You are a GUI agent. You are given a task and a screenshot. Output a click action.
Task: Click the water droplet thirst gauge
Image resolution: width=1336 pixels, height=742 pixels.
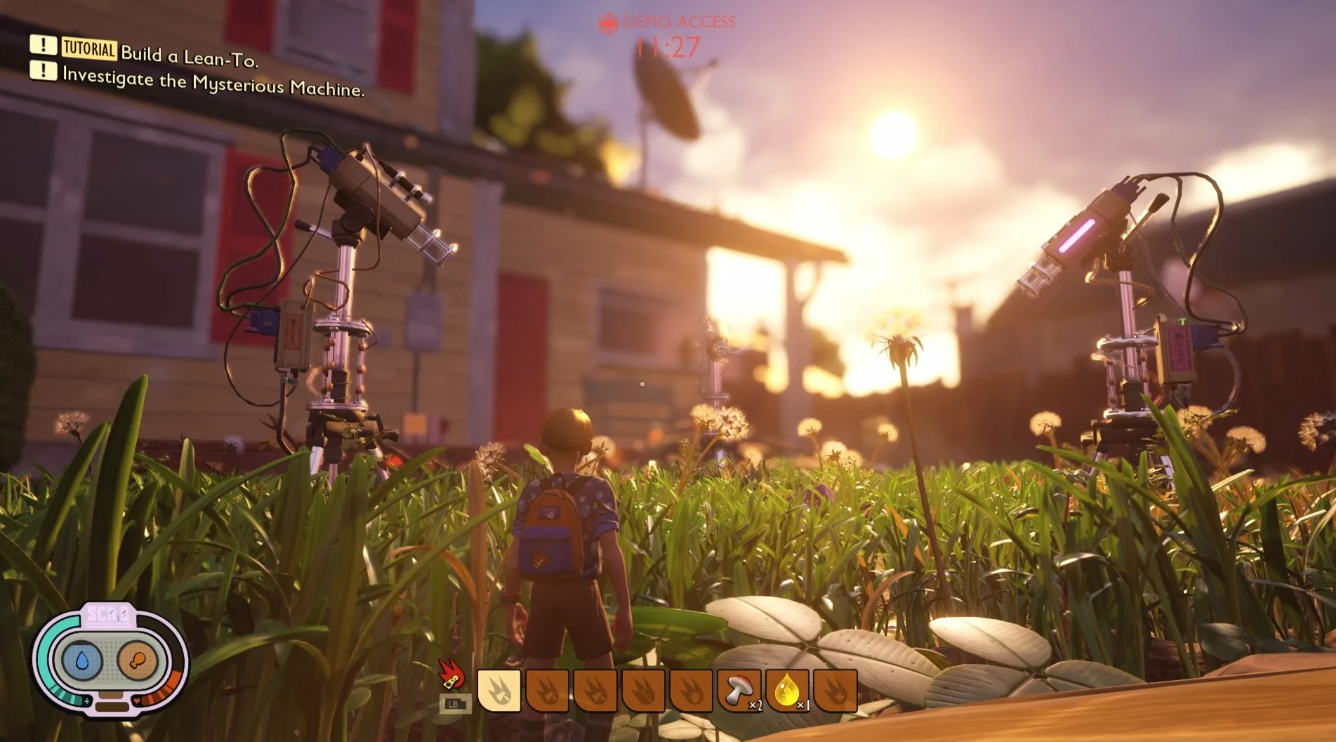coord(82,661)
